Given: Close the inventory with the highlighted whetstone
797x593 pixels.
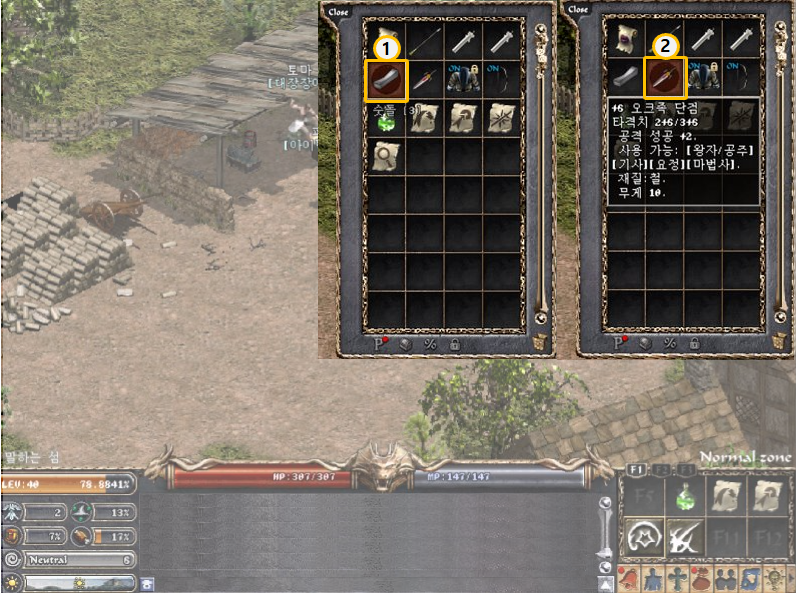Looking at the screenshot, I should [339, 10].
